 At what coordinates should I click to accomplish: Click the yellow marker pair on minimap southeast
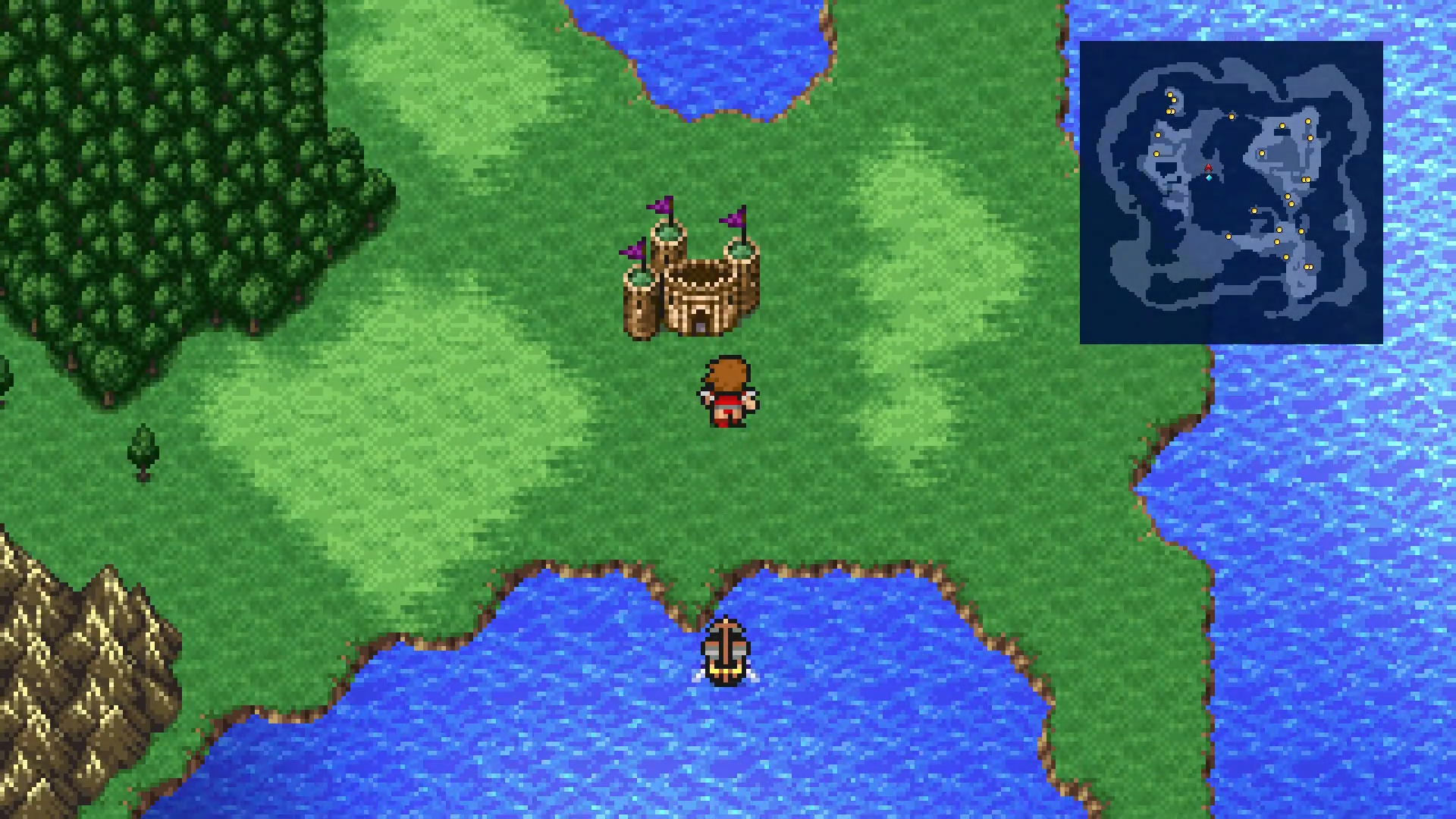[x=1308, y=267]
